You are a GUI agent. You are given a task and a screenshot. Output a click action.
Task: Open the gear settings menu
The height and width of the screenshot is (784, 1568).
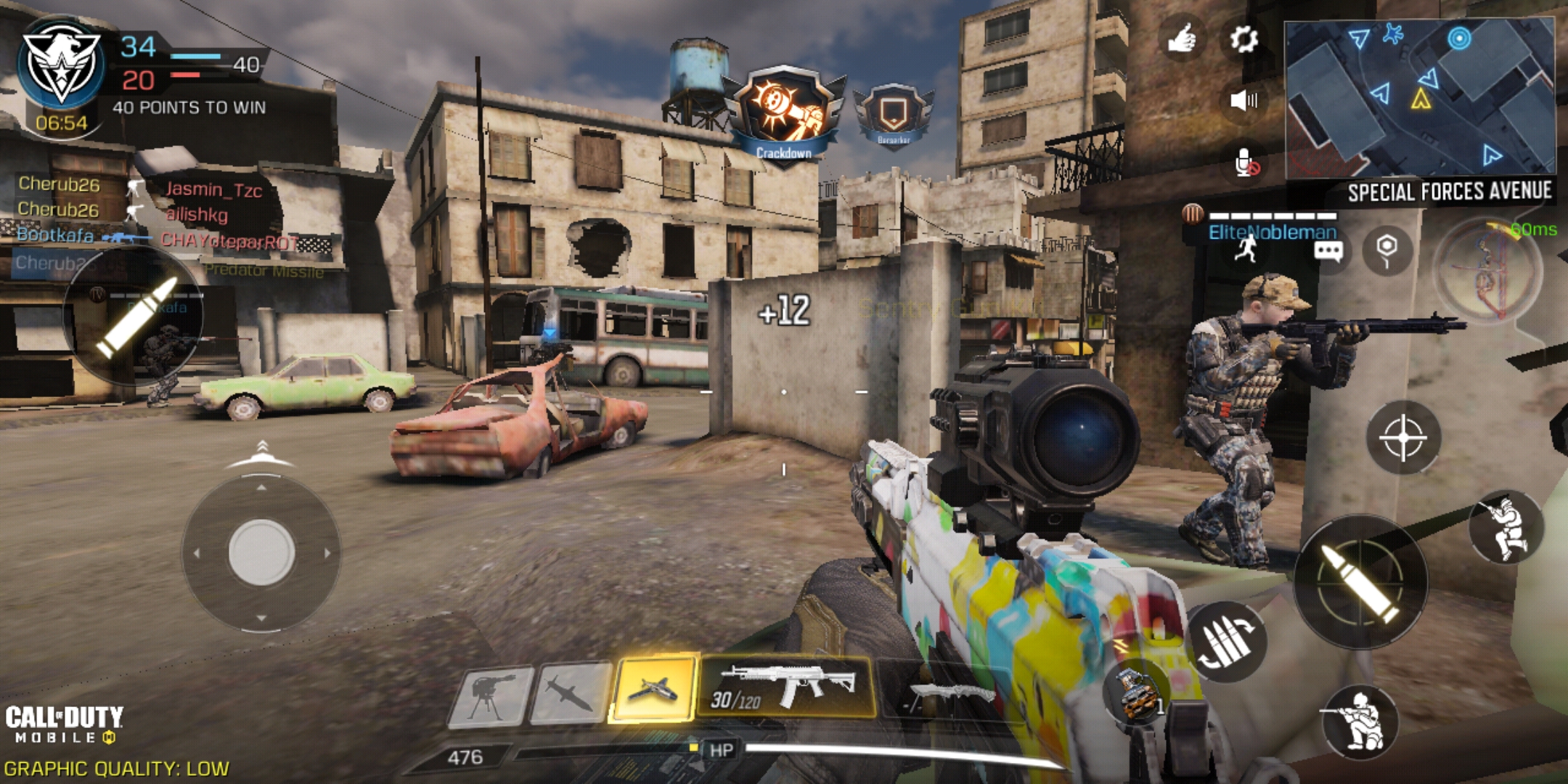coord(1244,39)
